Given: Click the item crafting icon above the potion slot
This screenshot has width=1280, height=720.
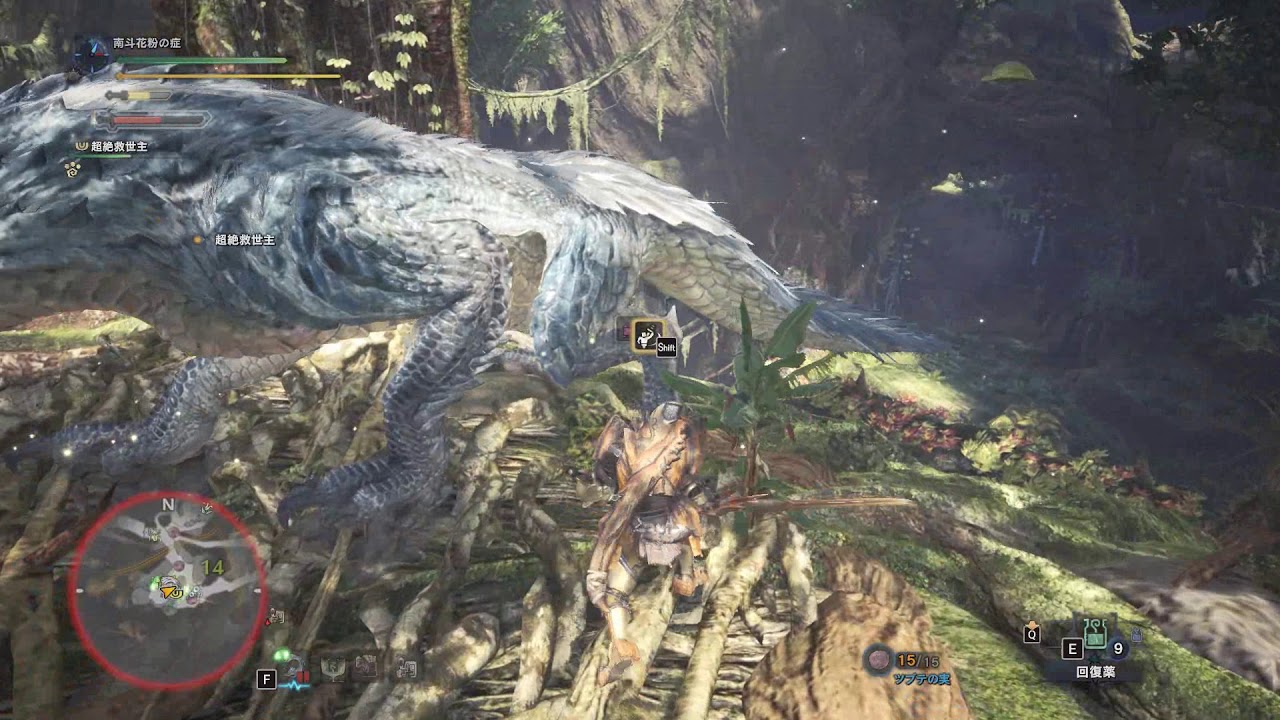Looking at the screenshot, I should (x=1136, y=634).
